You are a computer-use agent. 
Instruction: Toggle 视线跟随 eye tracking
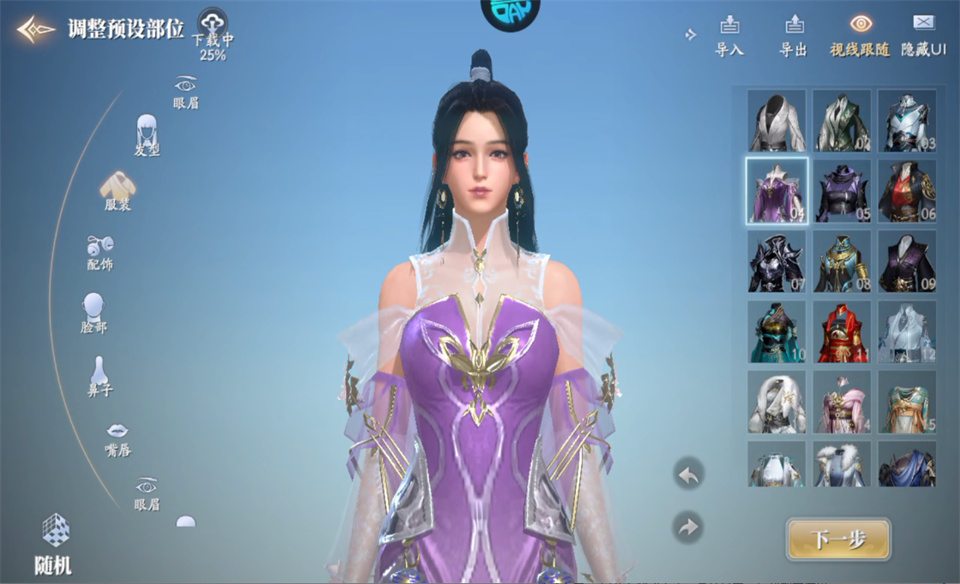tap(860, 34)
